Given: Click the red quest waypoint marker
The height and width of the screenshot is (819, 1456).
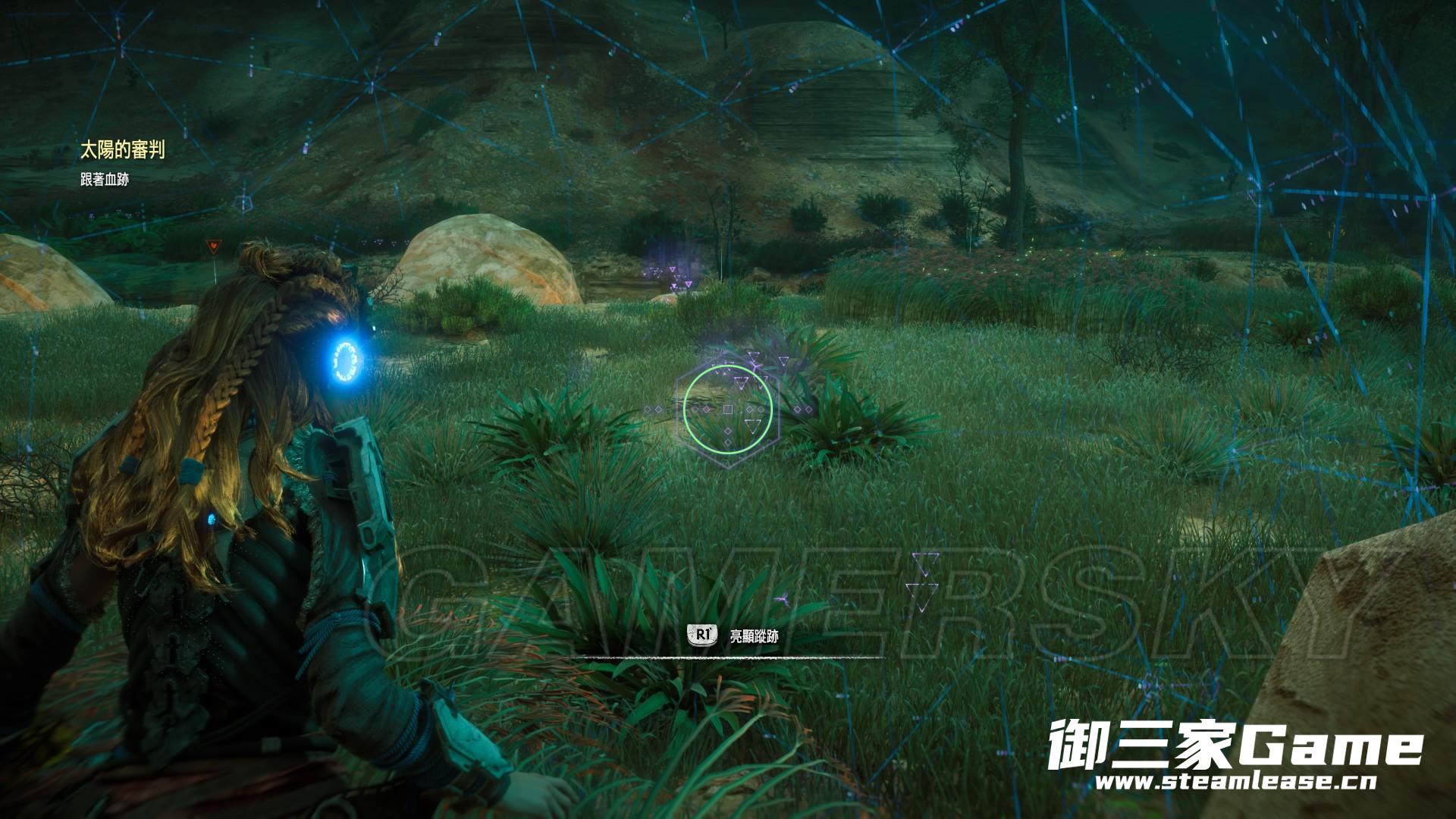Looking at the screenshot, I should pyautogui.click(x=212, y=246).
